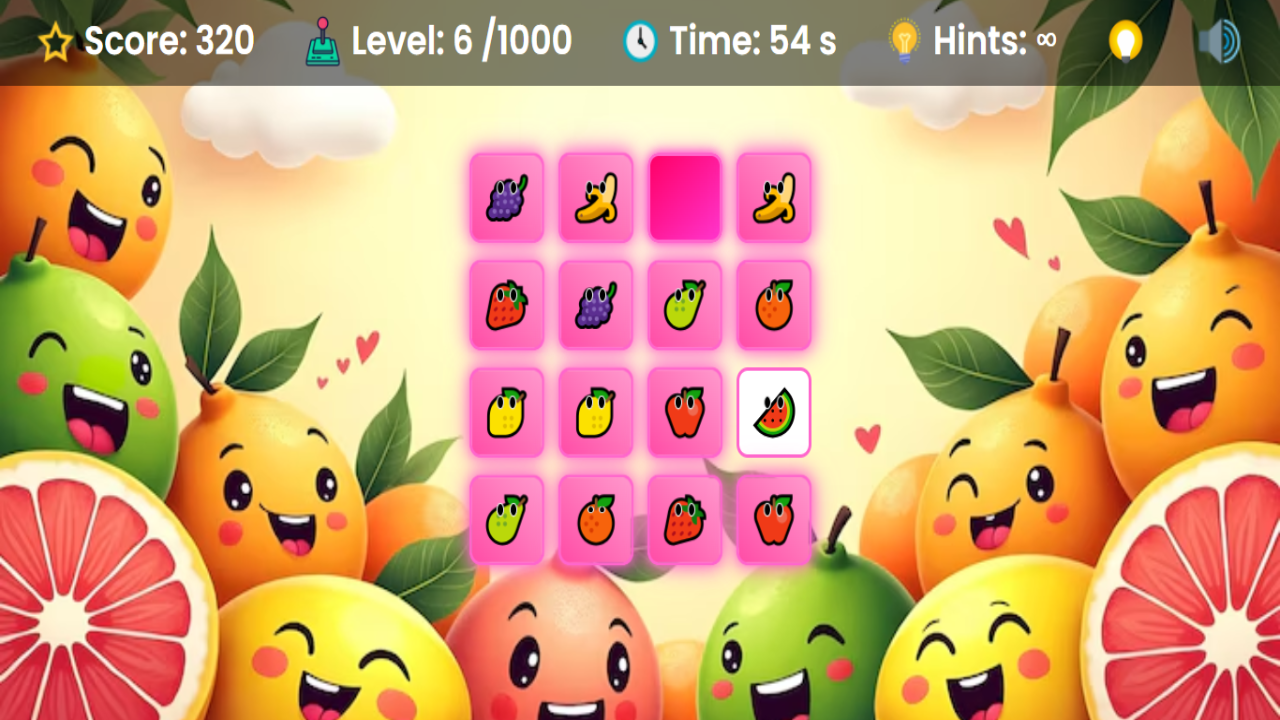The image size is (1280, 720).
Task: Click the revealed watermelon card
Action: 775,411
